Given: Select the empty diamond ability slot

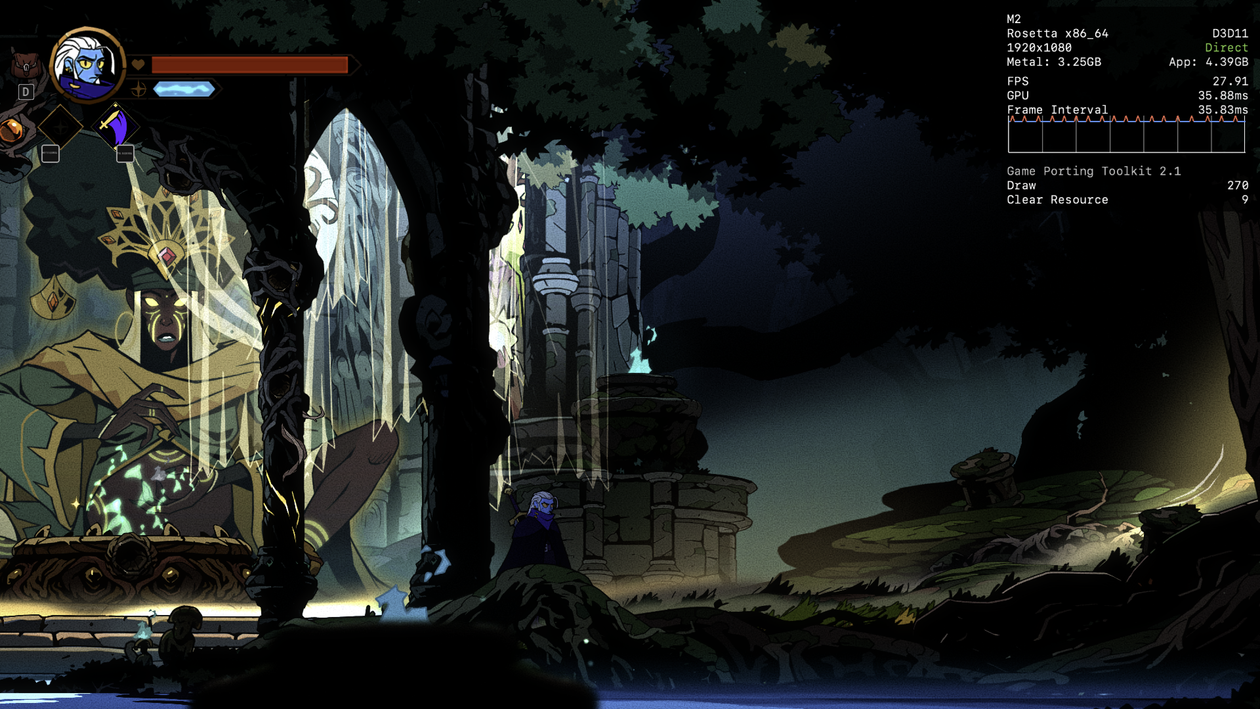Looking at the screenshot, I should pos(61,127).
